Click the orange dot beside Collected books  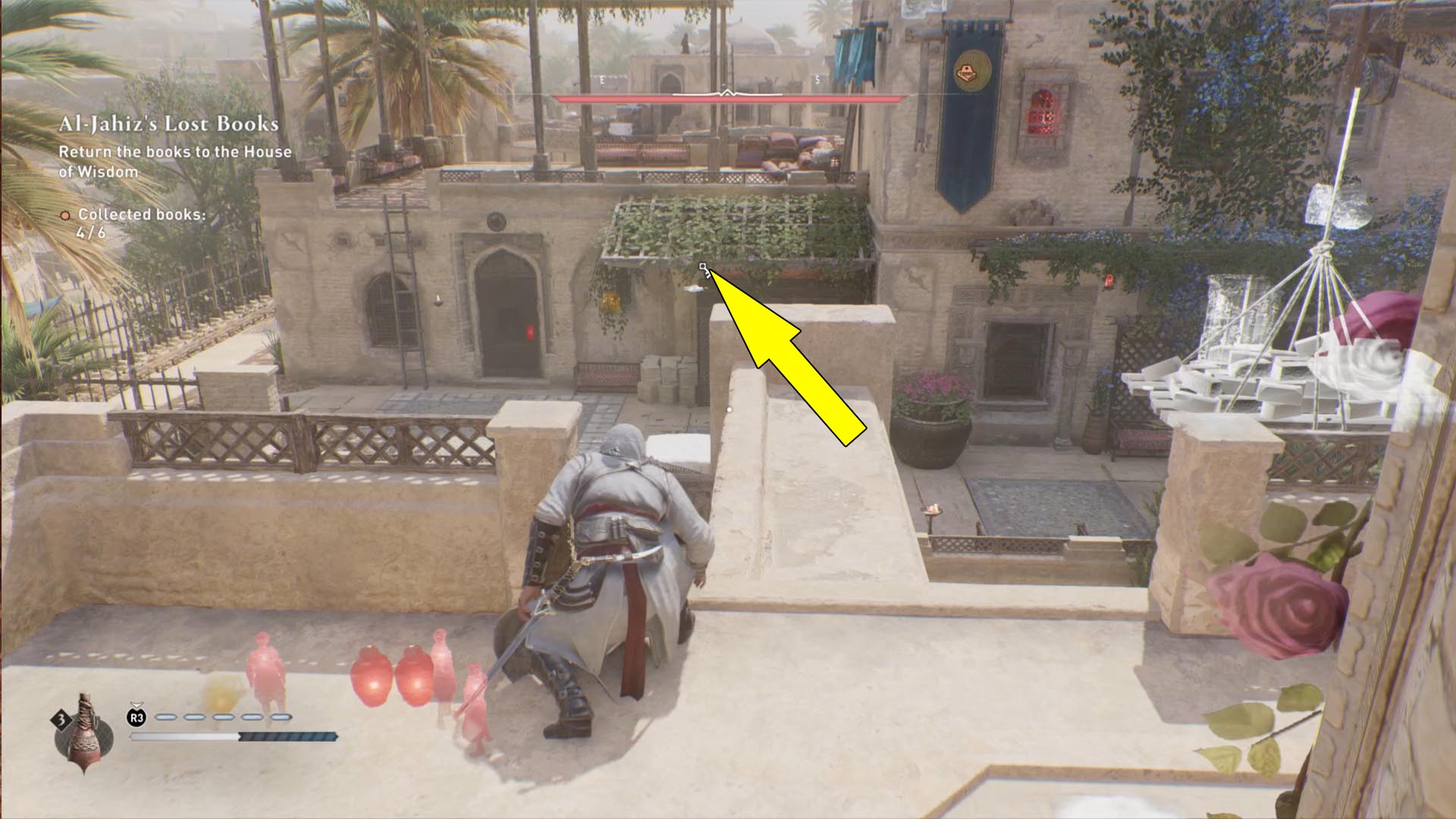64,215
